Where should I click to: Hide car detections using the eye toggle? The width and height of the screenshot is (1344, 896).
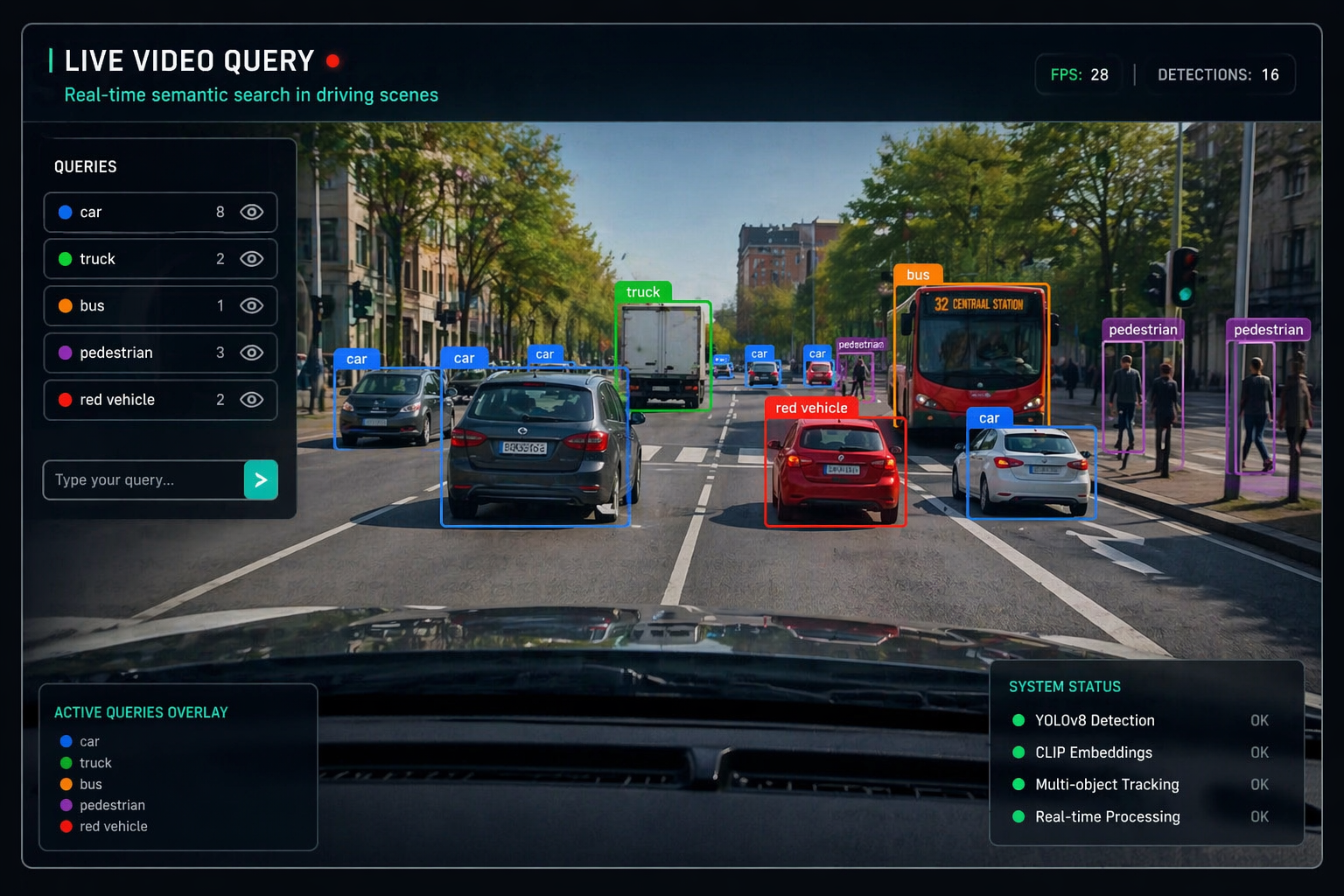click(251, 212)
